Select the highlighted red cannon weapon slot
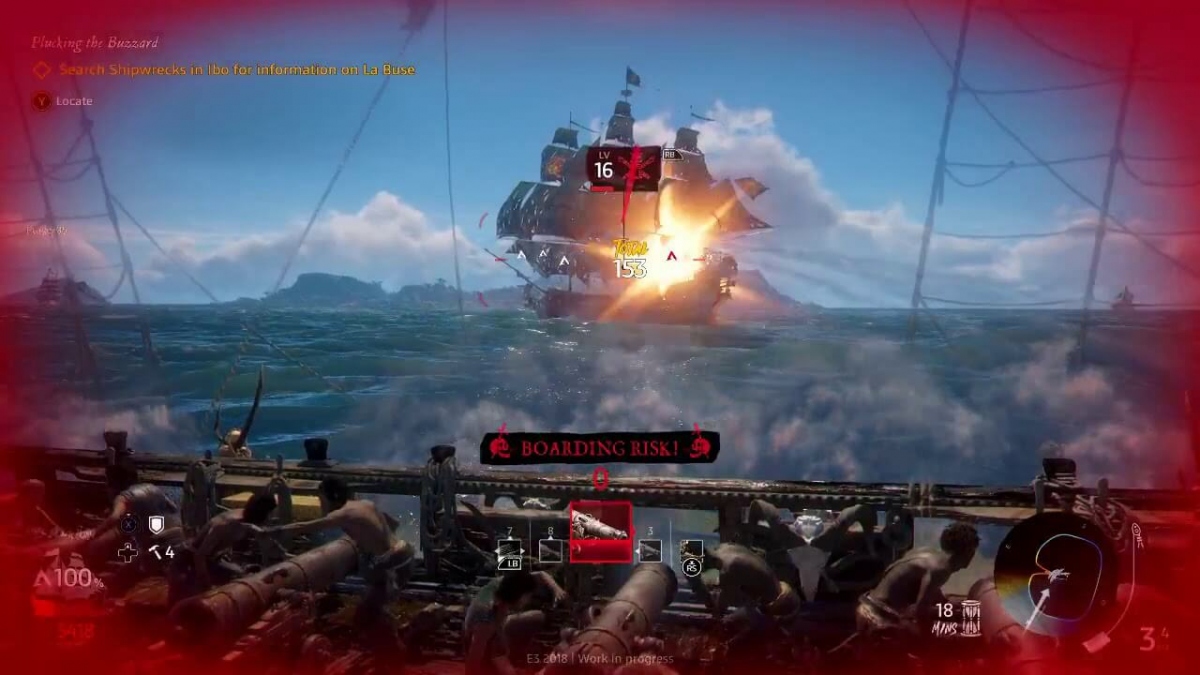This screenshot has height=675, width=1200. point(600,531)
